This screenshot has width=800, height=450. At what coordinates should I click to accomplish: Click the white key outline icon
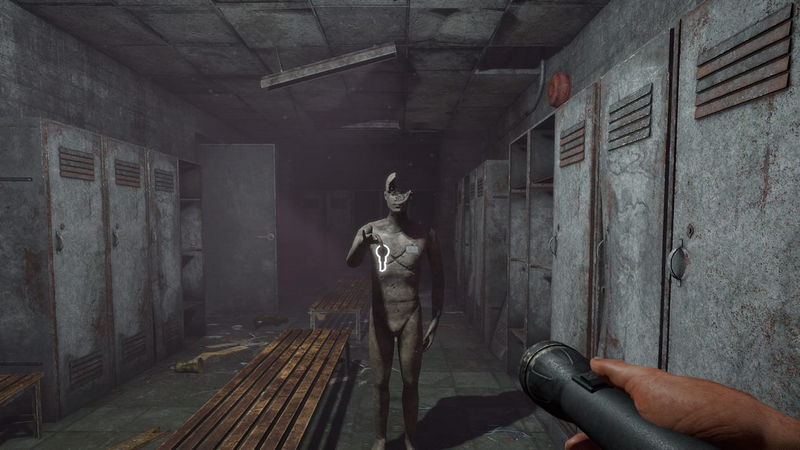click(x=381, y=258)
